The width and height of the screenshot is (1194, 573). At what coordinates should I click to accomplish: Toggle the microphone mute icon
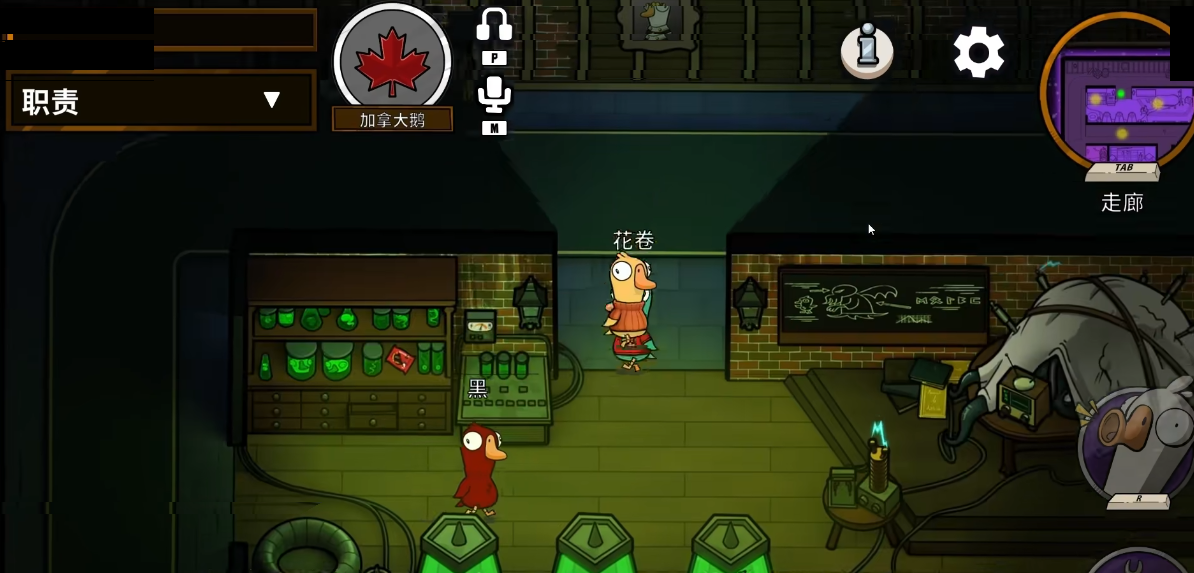(x=494, y=94)
